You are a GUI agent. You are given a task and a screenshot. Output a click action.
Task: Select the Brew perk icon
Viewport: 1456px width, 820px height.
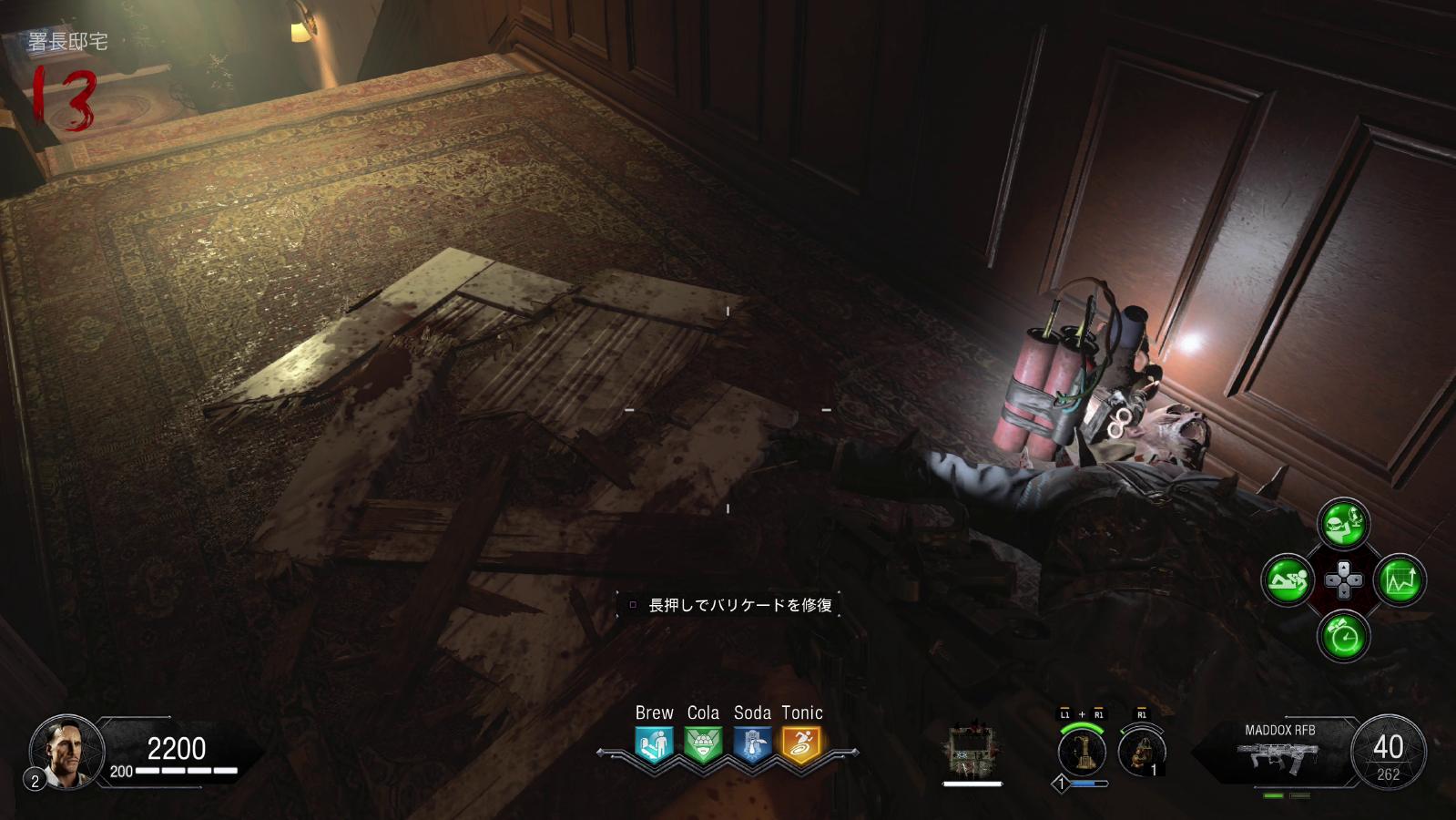tap(654, 743)
